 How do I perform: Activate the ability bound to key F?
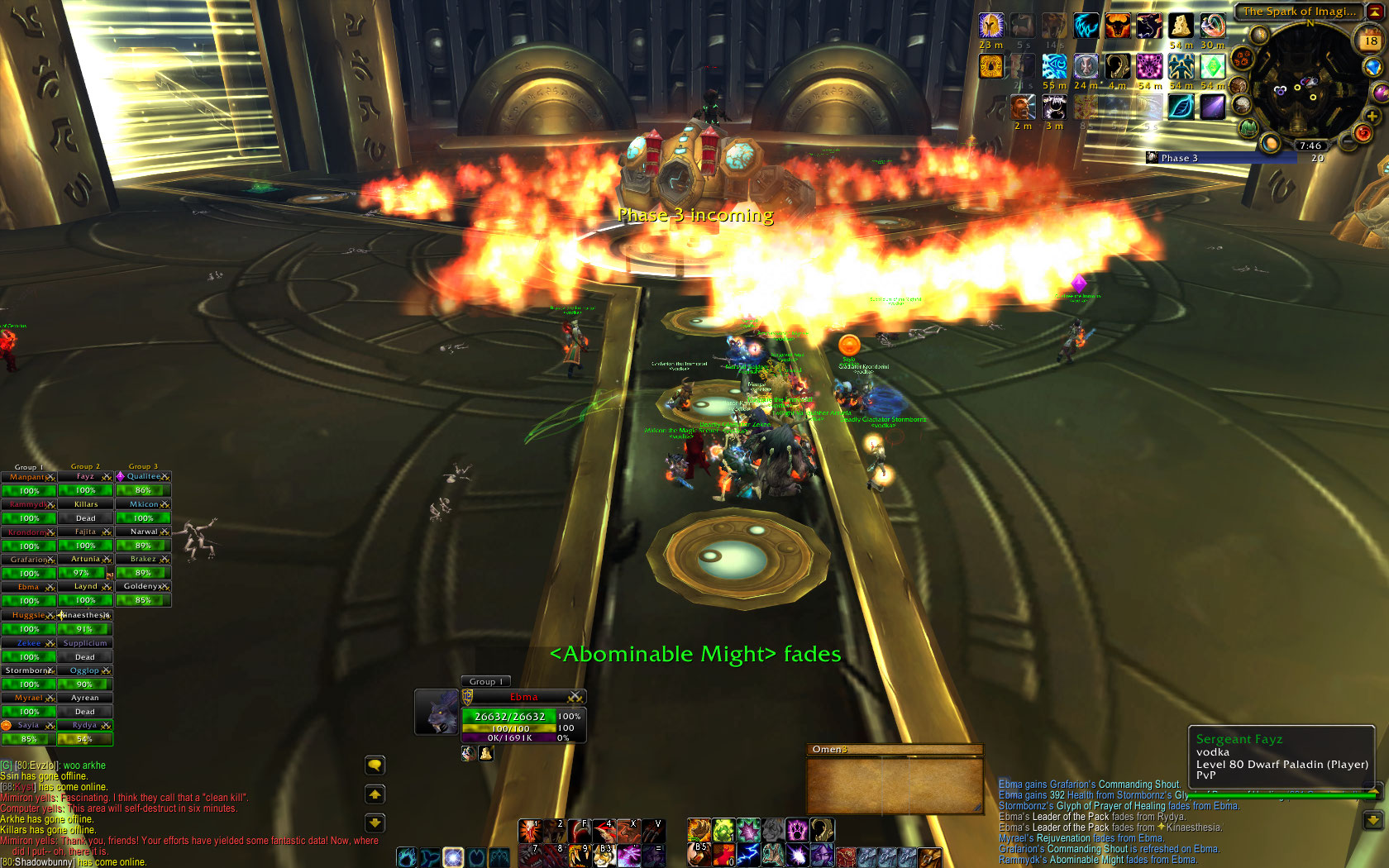580,830
